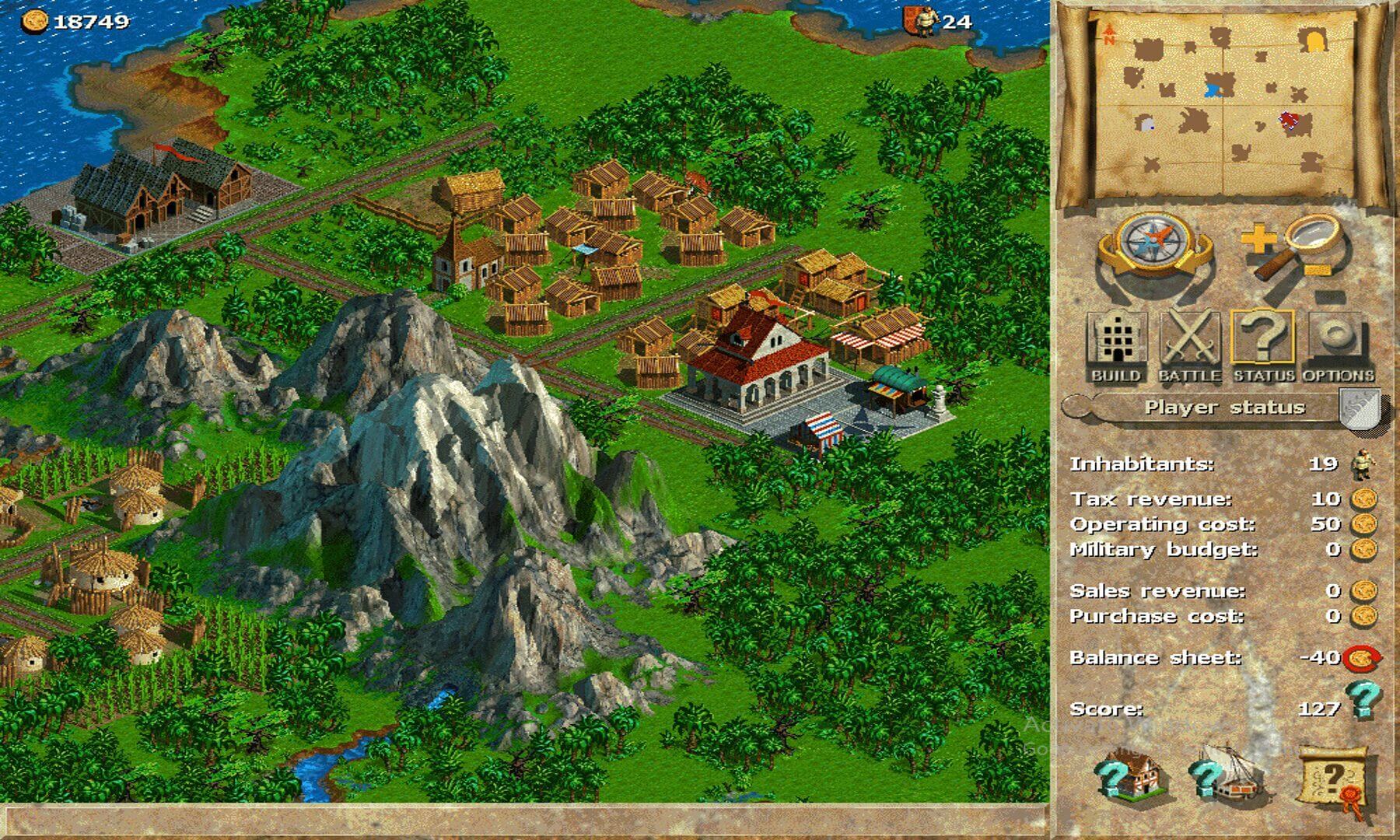Open the Battle menu with crossed swords
Image resolution: width=1400 pixels, height=840 pixels.
(1189, 346)
